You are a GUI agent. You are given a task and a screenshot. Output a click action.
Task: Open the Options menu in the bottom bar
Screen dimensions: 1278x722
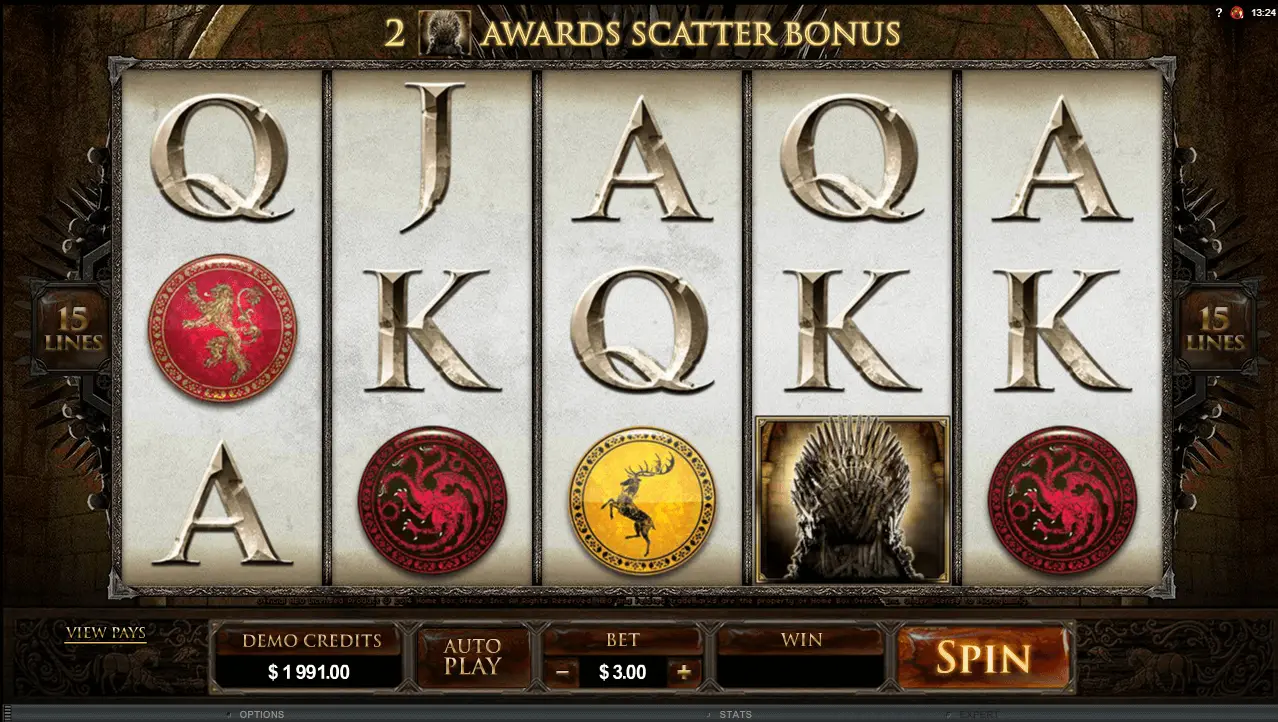pyautogui.click(x=261, y=714)
